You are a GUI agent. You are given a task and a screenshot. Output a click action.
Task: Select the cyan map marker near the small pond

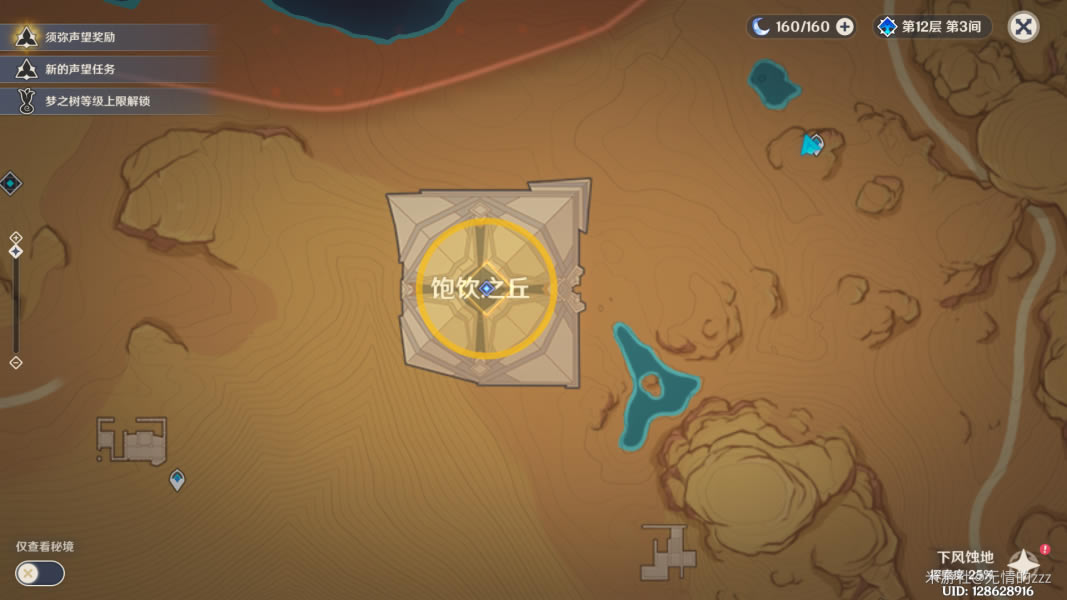[x=812, y=146]
